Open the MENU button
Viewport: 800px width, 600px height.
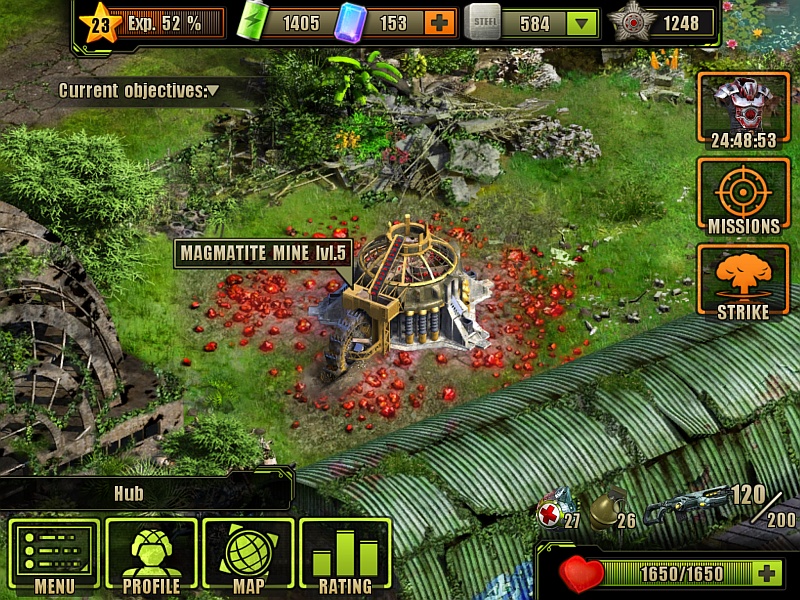tap(55, 555)
